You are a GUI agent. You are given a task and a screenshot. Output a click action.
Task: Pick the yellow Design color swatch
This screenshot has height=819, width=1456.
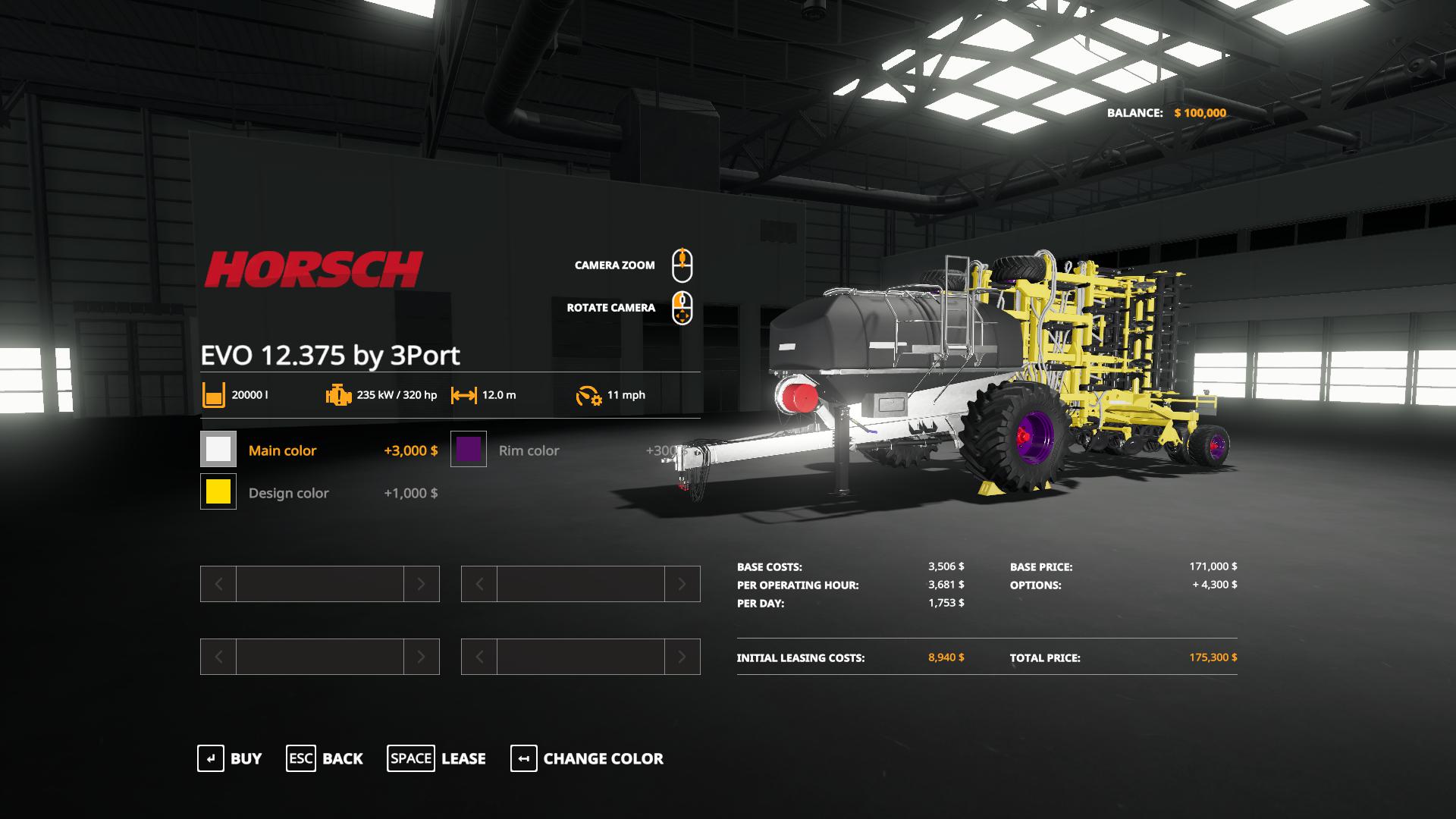tap(218, 491)
